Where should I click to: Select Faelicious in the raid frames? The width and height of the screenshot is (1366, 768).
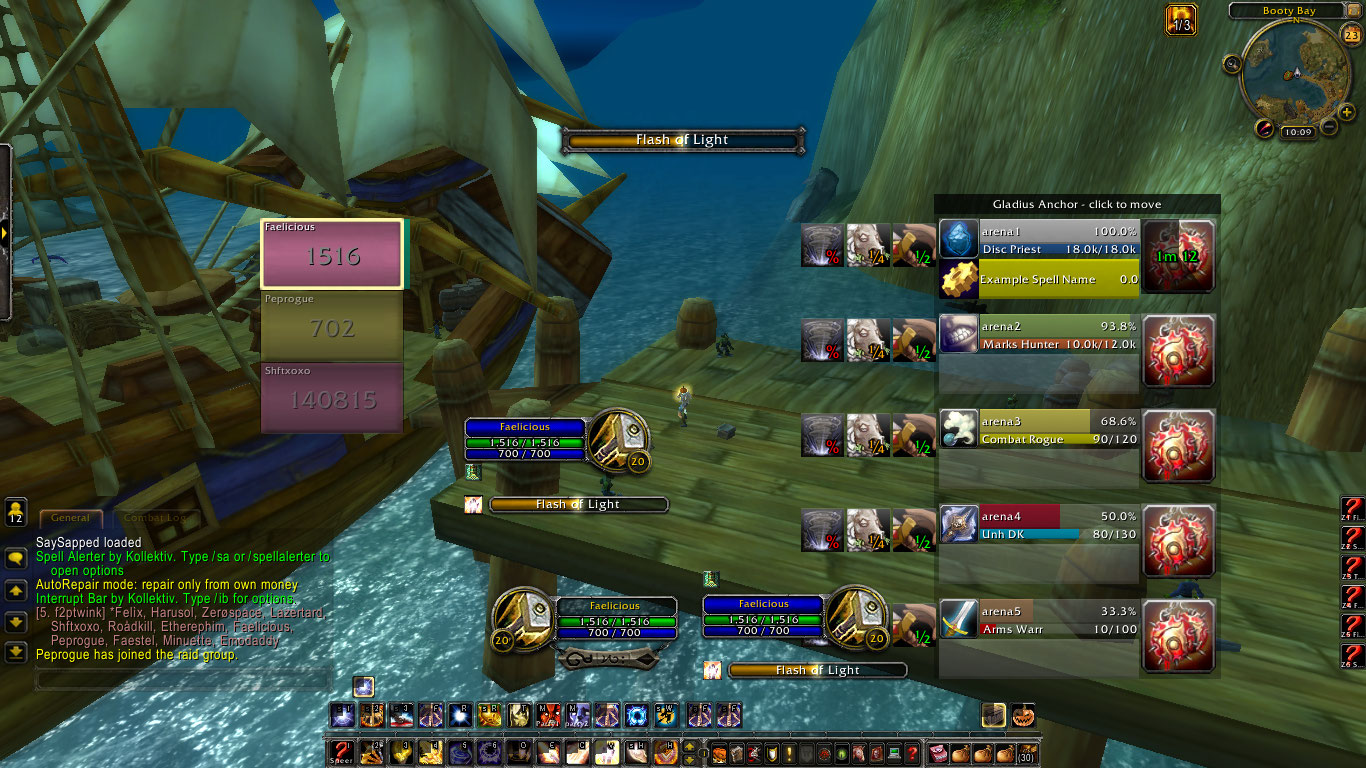332,254
